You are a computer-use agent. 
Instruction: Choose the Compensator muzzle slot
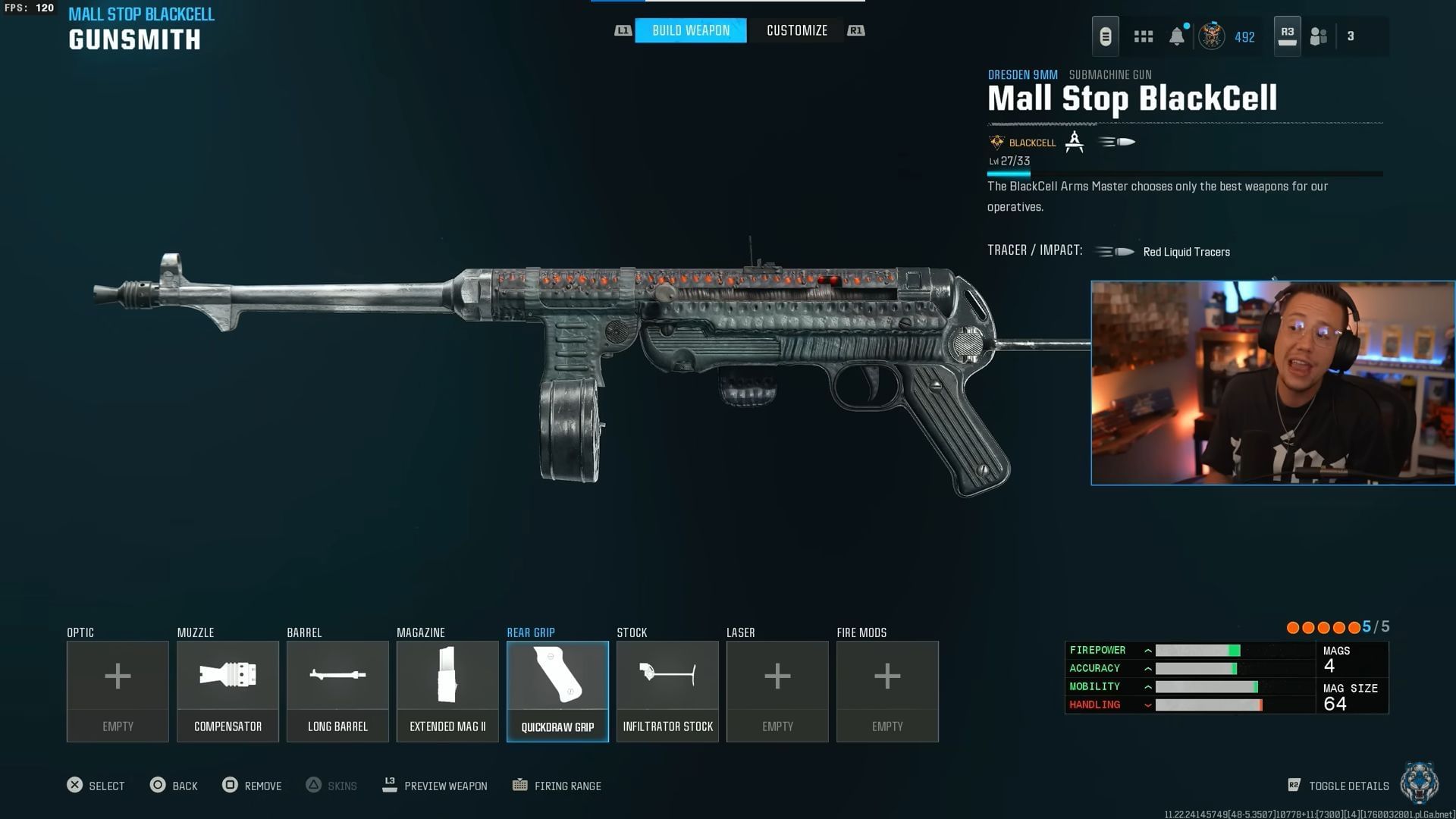[x=227, y=691]
